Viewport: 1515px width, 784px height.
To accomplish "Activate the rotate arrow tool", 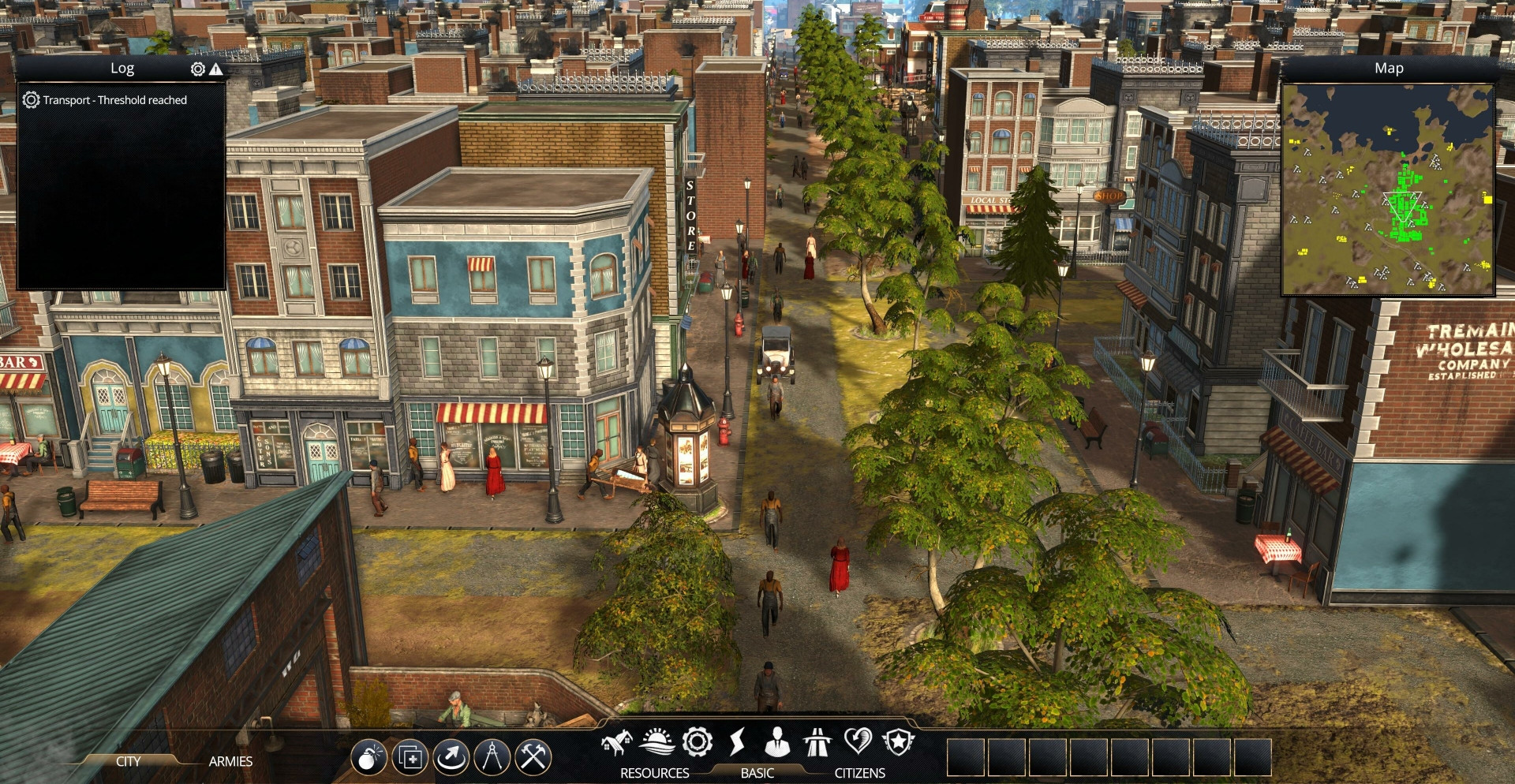I will (x=451, y=758).
